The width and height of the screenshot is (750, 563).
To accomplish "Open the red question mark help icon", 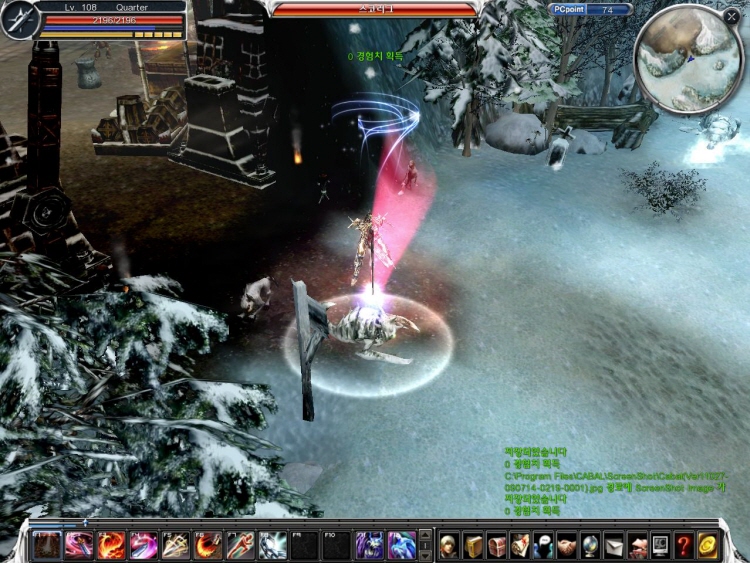I will click(684, 545).
